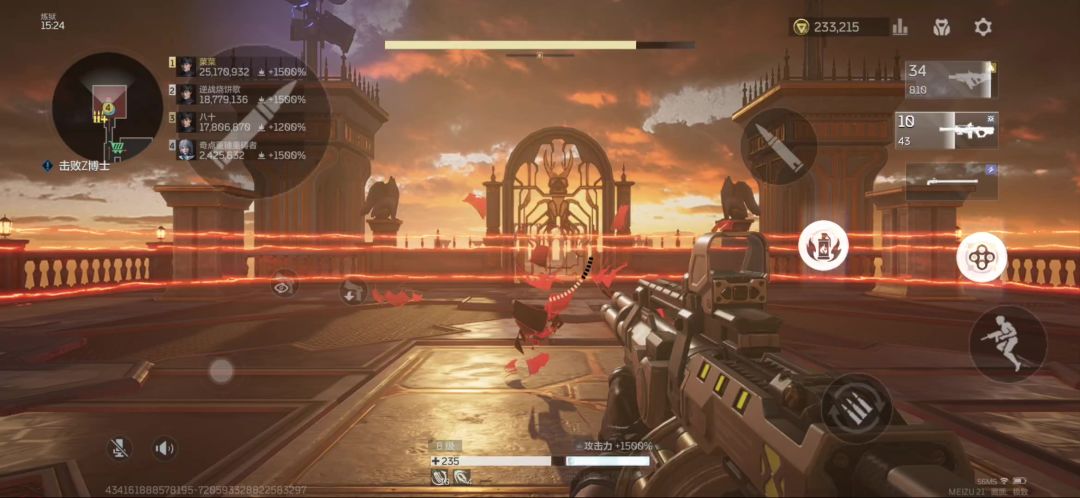Select the first weapon slot with 34 ammo
This screenshot has width=1080, height=498.
[x=950, y=80]
